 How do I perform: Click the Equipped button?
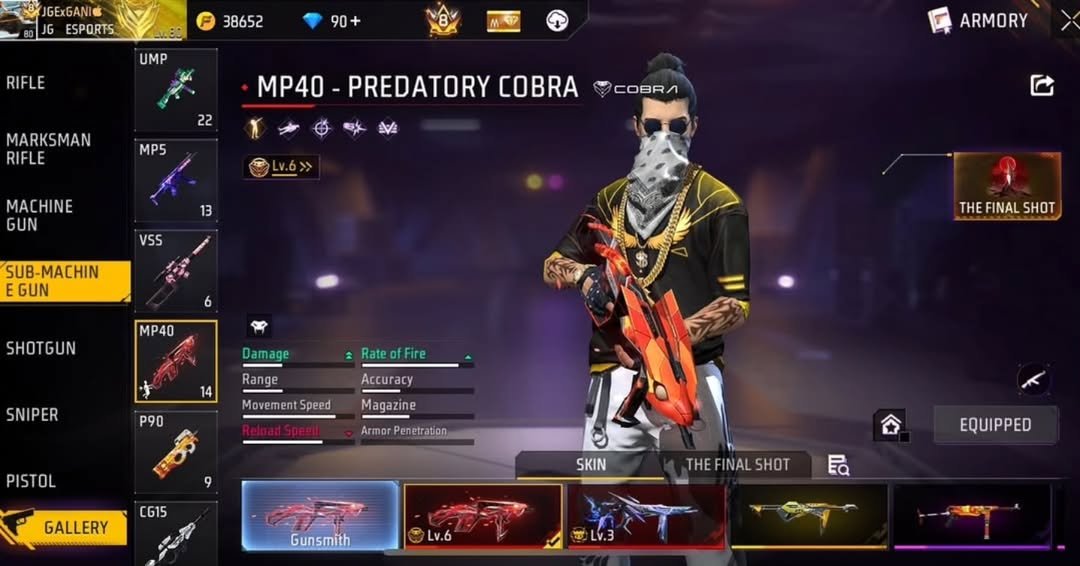[995, 425]
